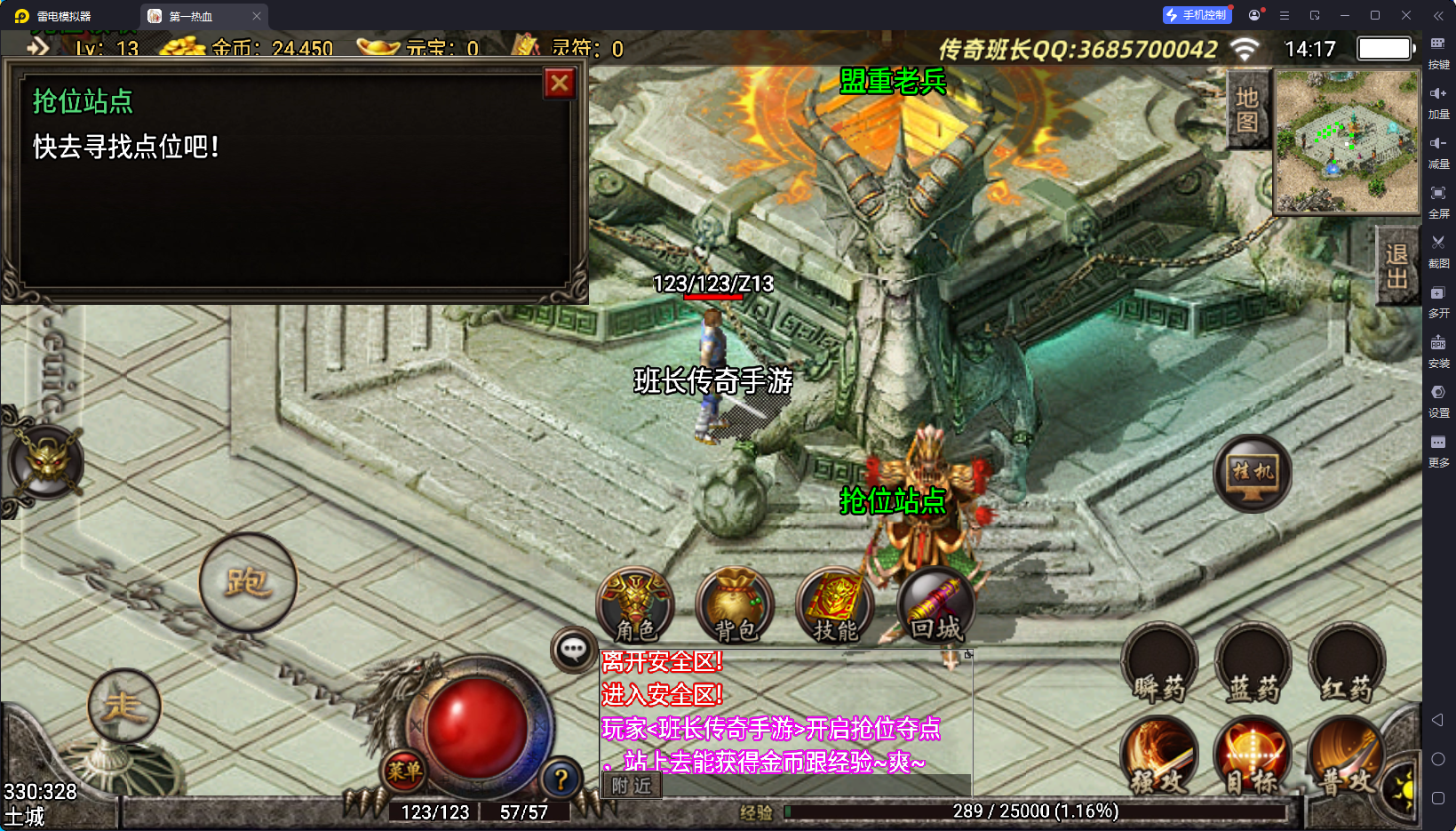The height and width of the screenshot is (831, 1456).
Task: Tap the 跑 run button
Action: 248,583
